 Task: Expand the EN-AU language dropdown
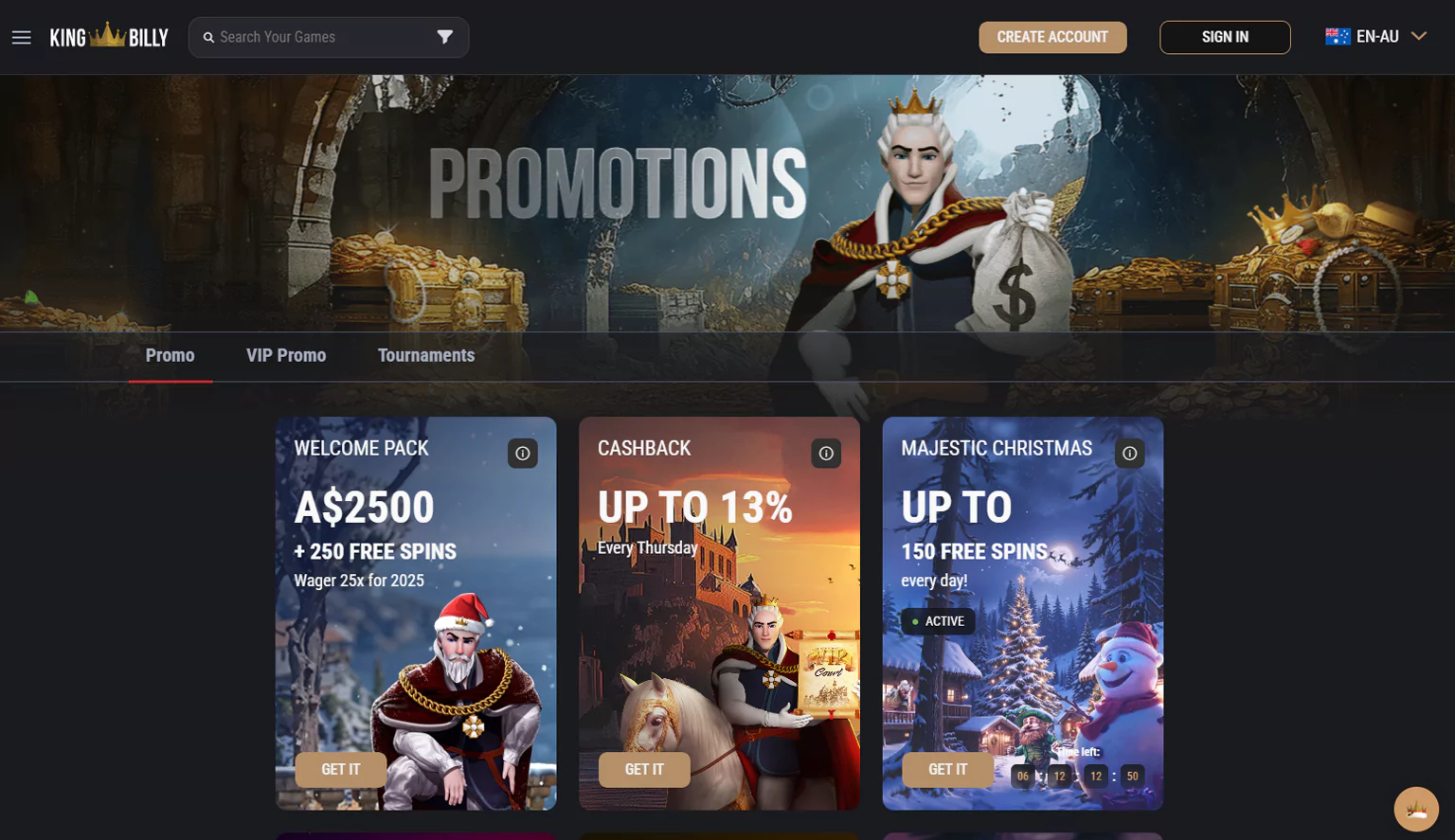click(1375, 37)
